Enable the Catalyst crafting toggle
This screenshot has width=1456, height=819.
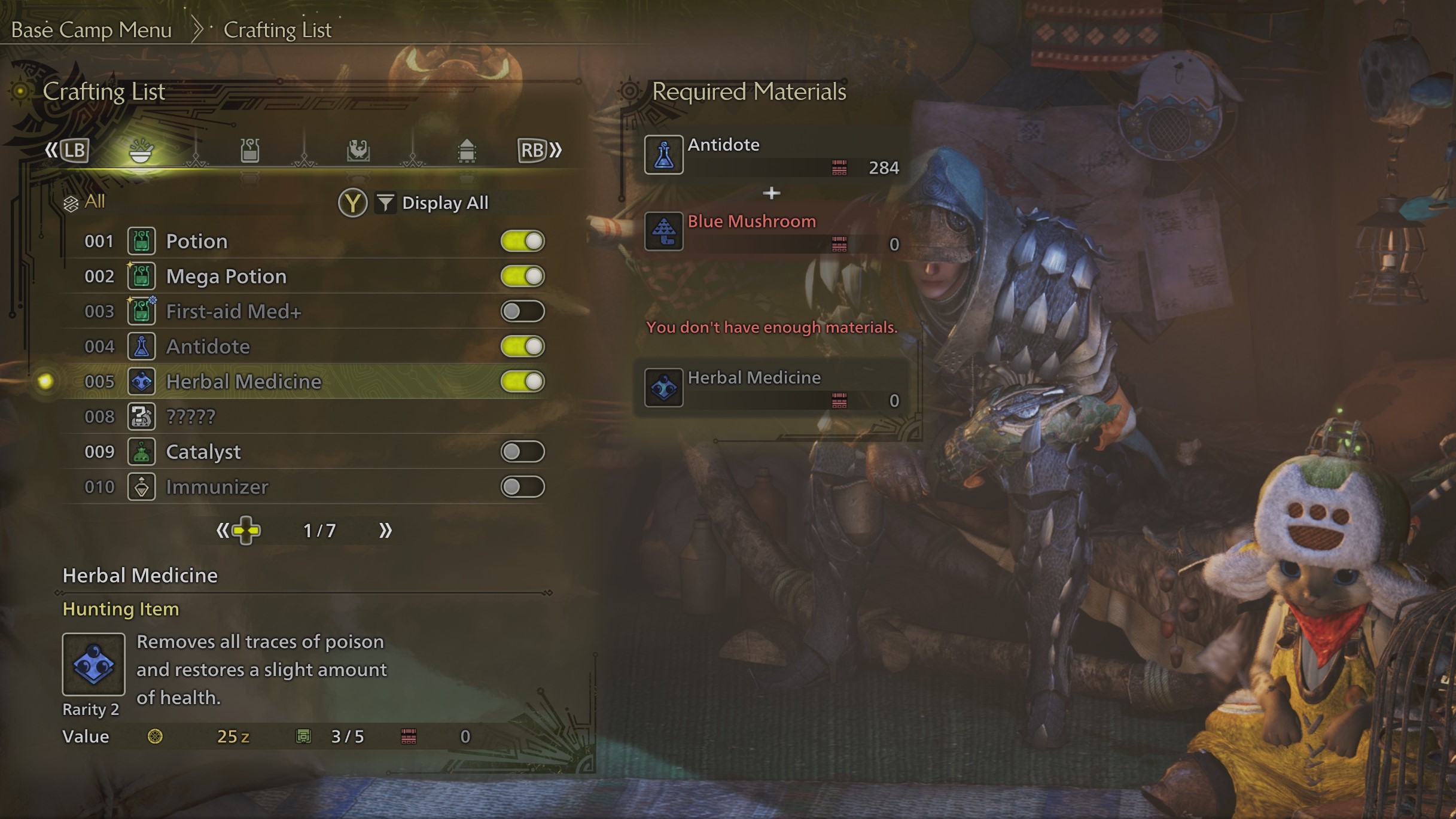pos(523,452)
